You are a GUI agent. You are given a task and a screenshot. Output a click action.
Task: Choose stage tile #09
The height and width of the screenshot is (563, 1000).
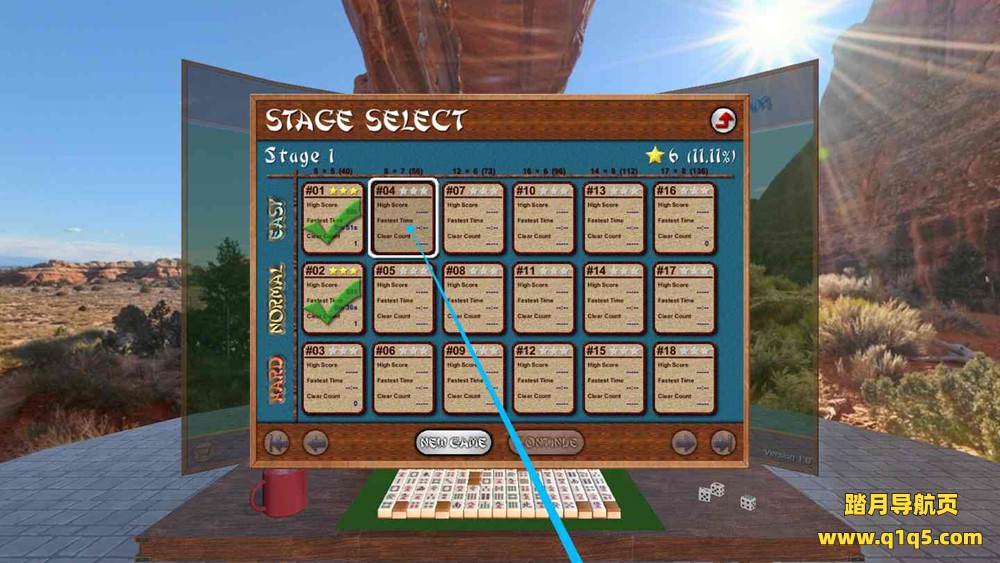pos(474,378)
